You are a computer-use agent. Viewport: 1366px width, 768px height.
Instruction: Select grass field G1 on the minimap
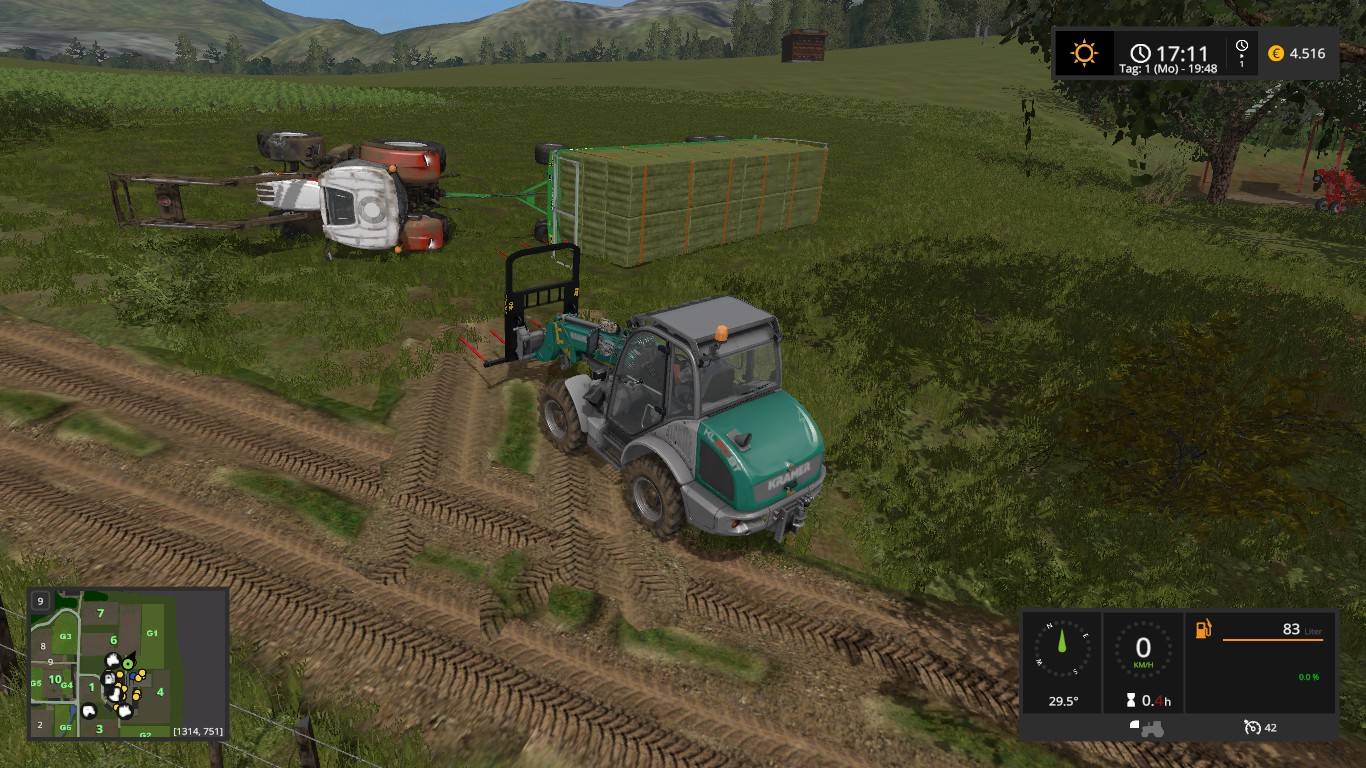(152, 633)
